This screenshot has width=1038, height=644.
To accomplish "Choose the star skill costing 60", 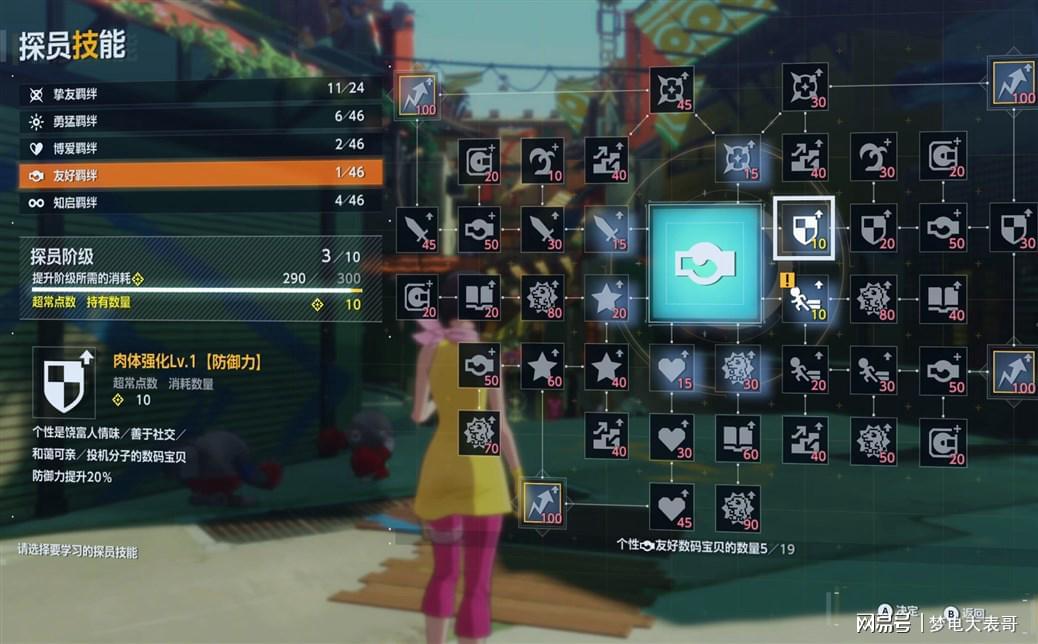I will (542, 367).
